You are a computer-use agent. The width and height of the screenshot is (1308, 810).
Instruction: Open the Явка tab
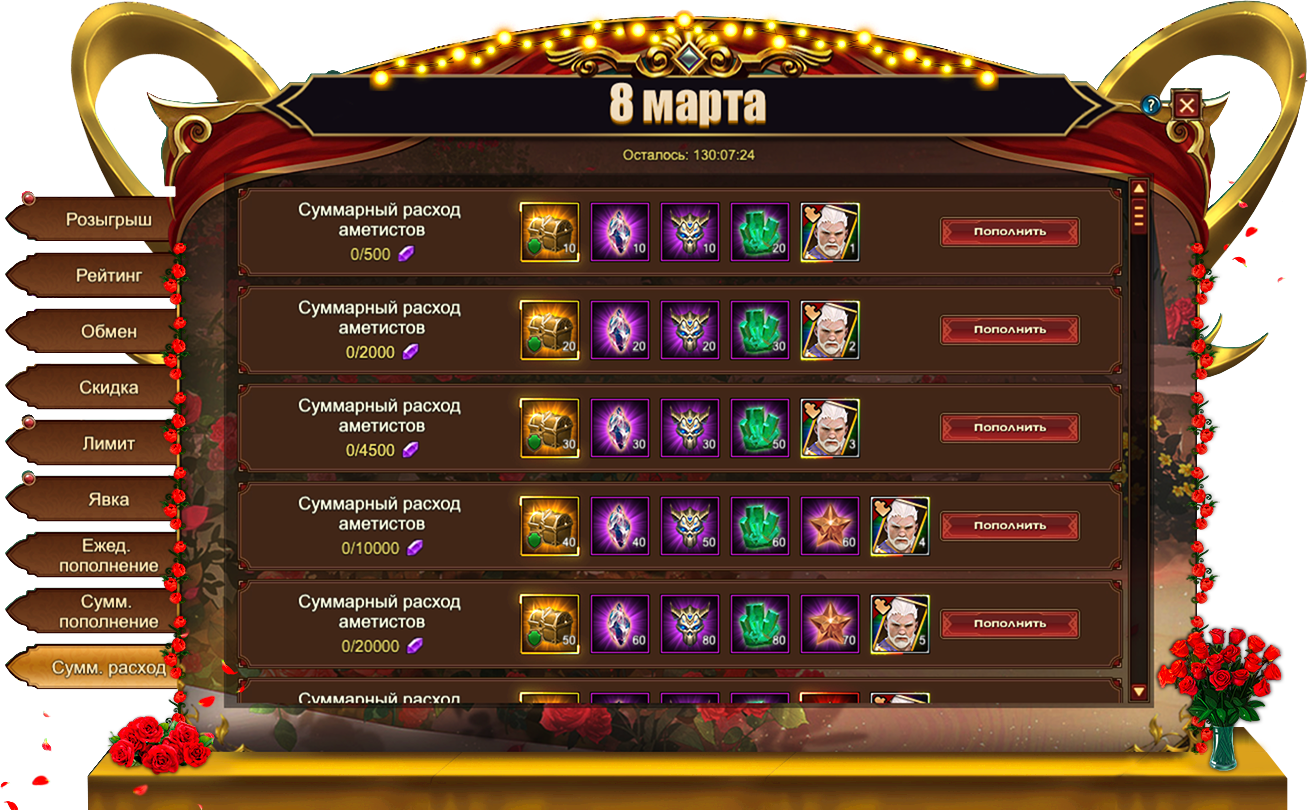click(108, 499)
